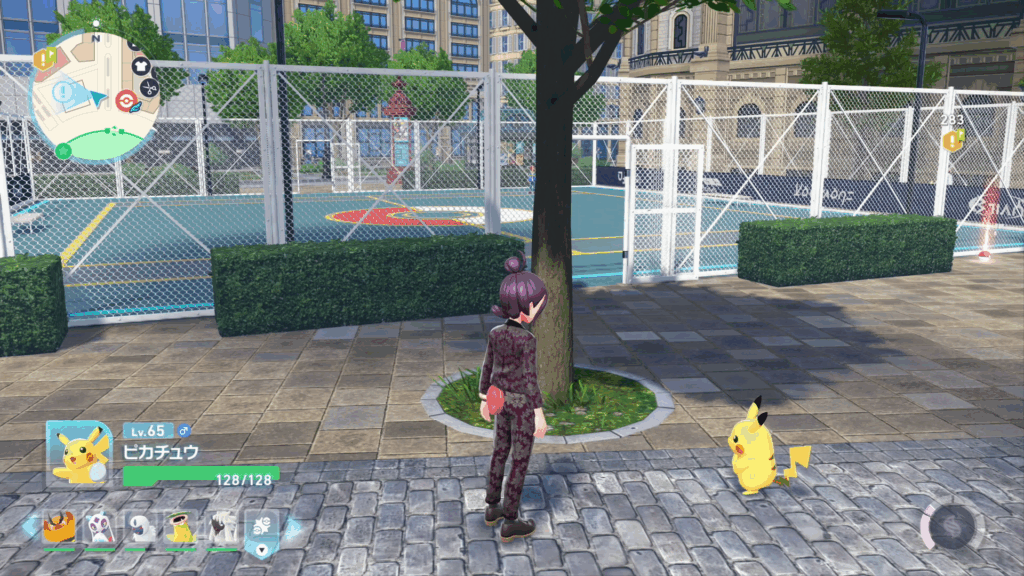The width and height of the screenshot is (1024, 576).
Task: Cycle party right with the right arrow
Action: [x=292, y=528]
